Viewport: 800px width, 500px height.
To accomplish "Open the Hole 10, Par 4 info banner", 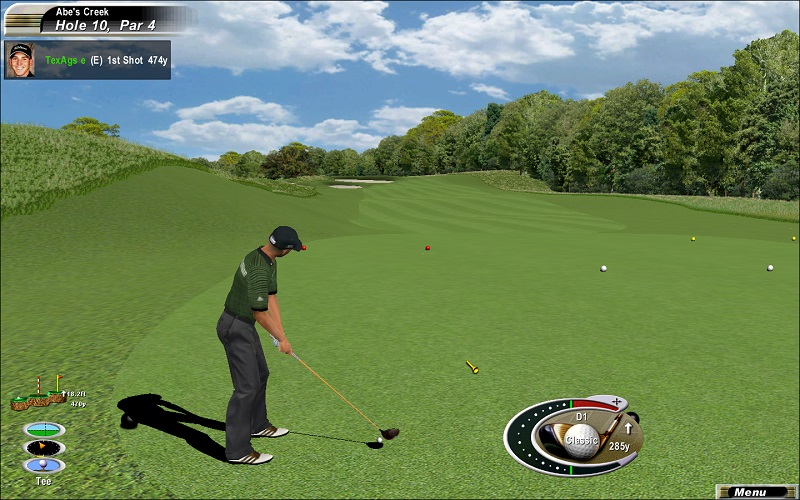I will tap(100, 21).
